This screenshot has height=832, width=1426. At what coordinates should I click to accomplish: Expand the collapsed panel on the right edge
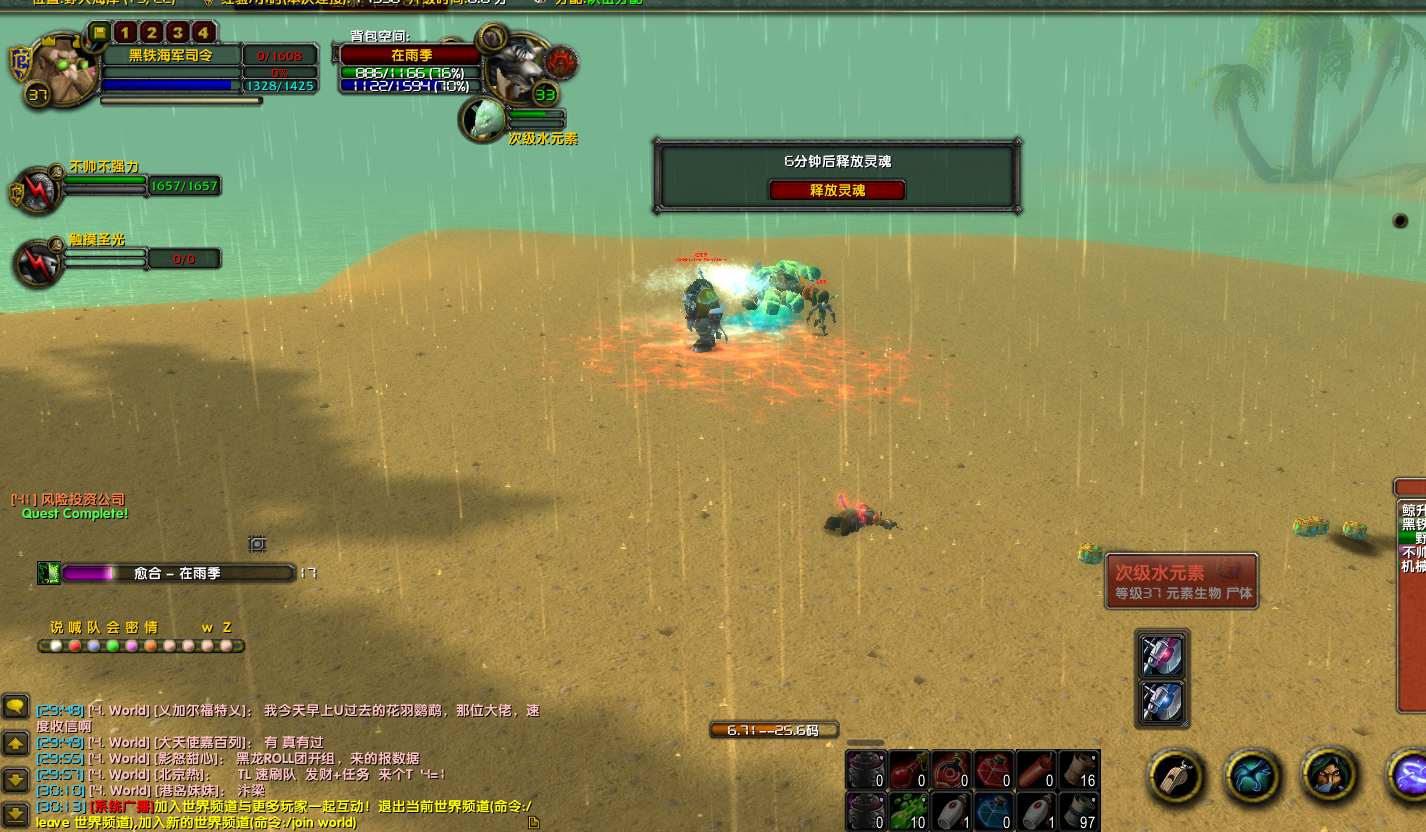[1410, 487]
